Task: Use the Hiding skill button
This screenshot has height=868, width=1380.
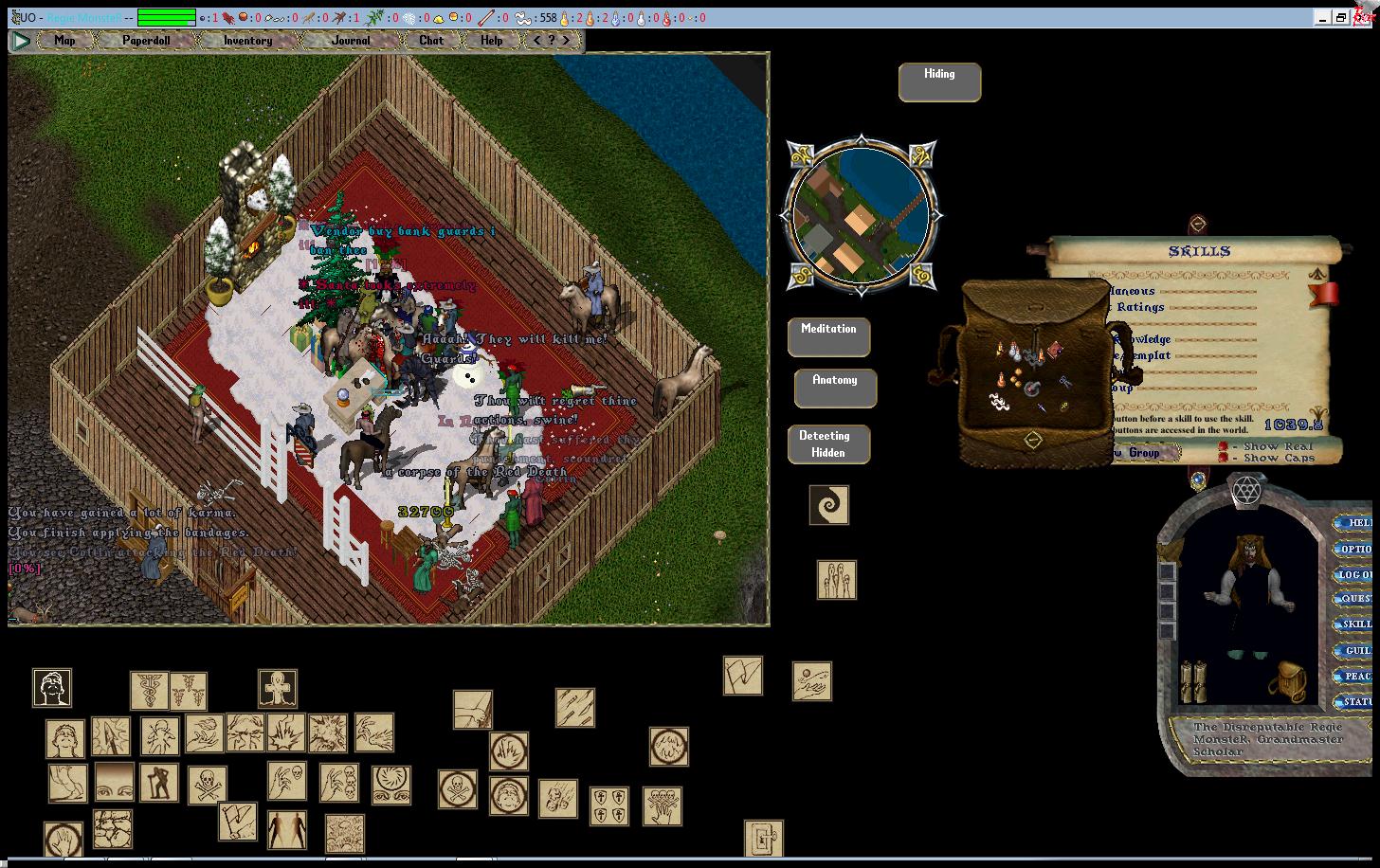Action: (x=939, y=82)
